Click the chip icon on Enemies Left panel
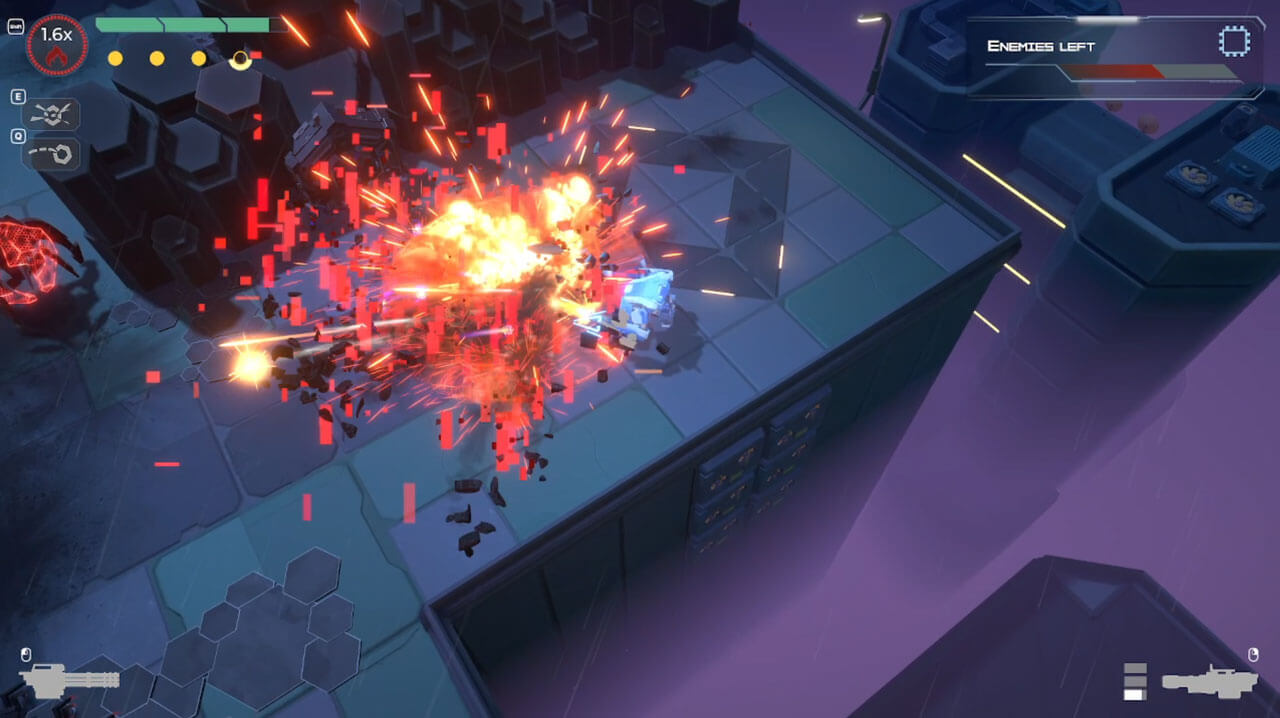The width and height of the screenshot is (1280, 718). pyautogui.click(x=1234, y=42)
